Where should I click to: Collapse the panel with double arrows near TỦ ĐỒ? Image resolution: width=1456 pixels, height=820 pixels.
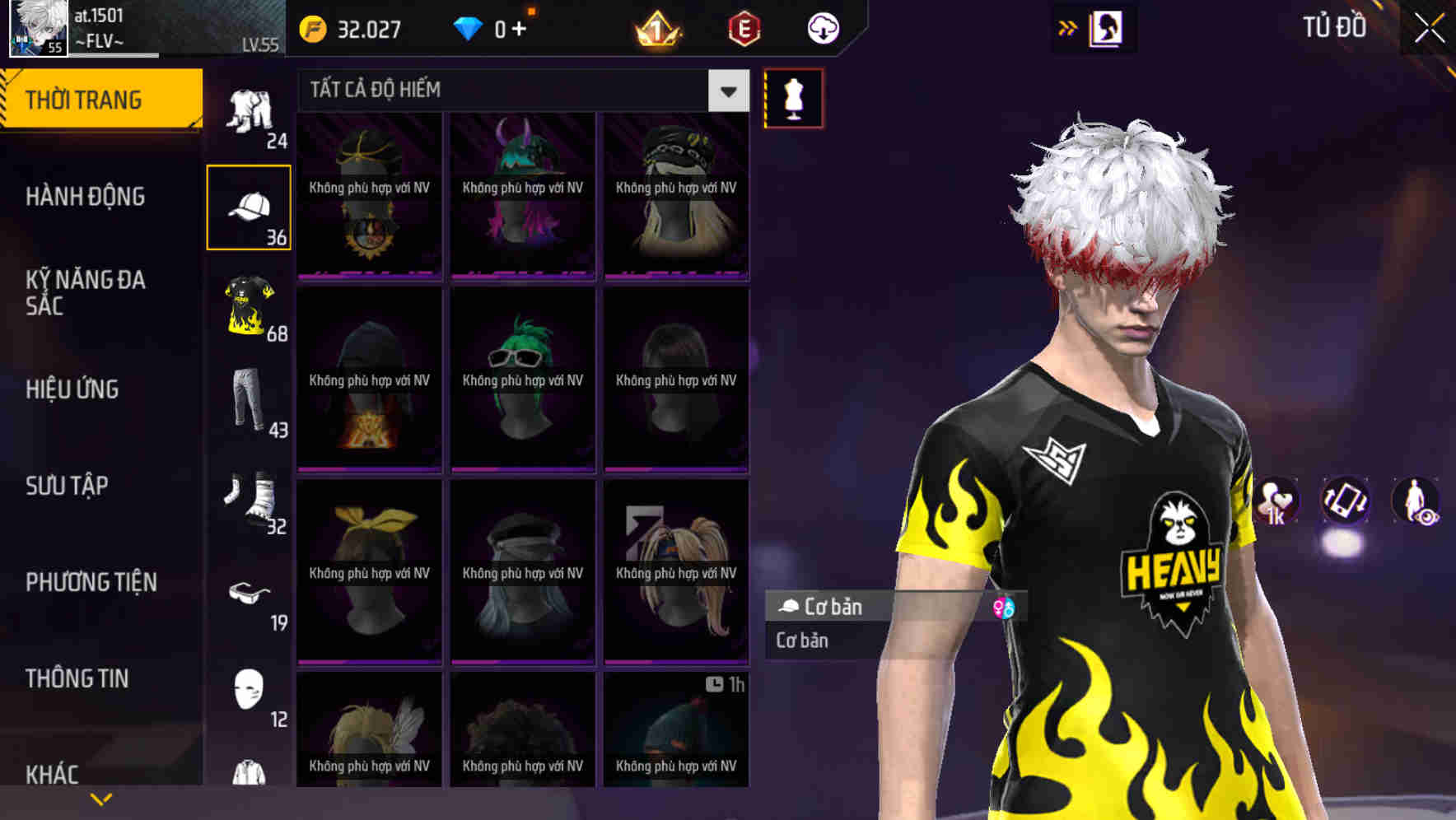point(1068,27)
